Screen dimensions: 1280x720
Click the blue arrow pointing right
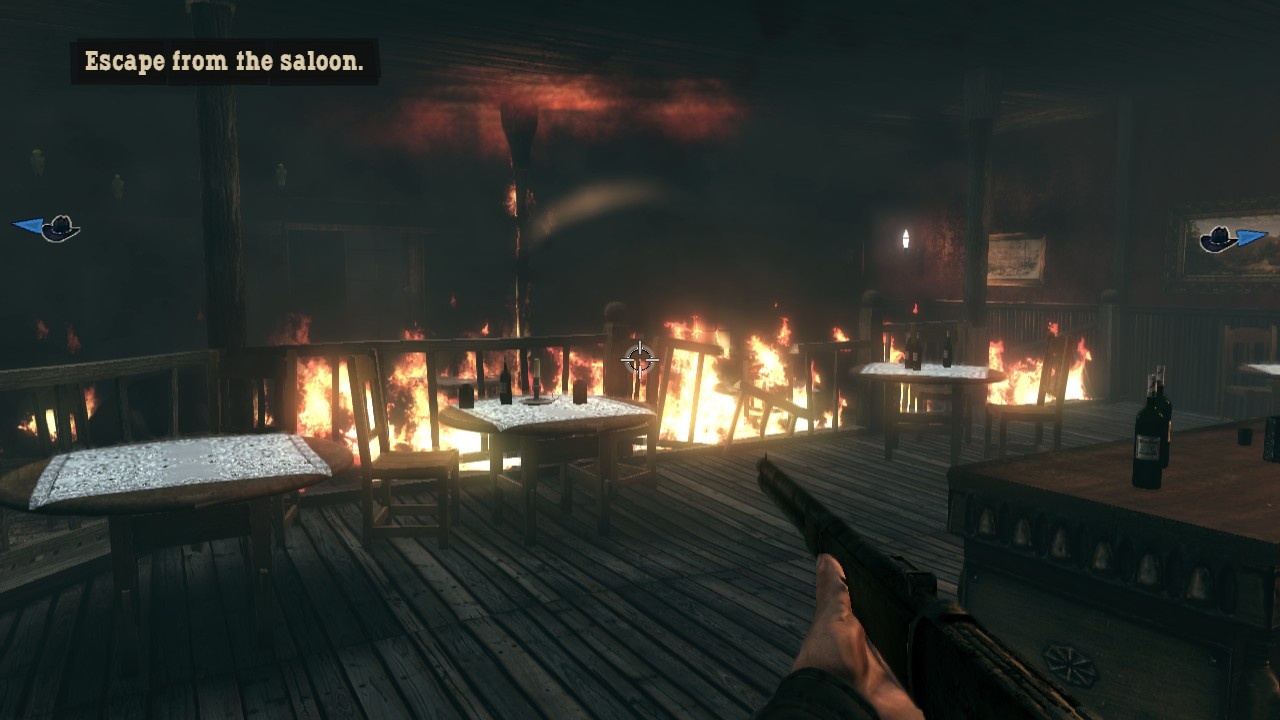tap(1251, 238)
